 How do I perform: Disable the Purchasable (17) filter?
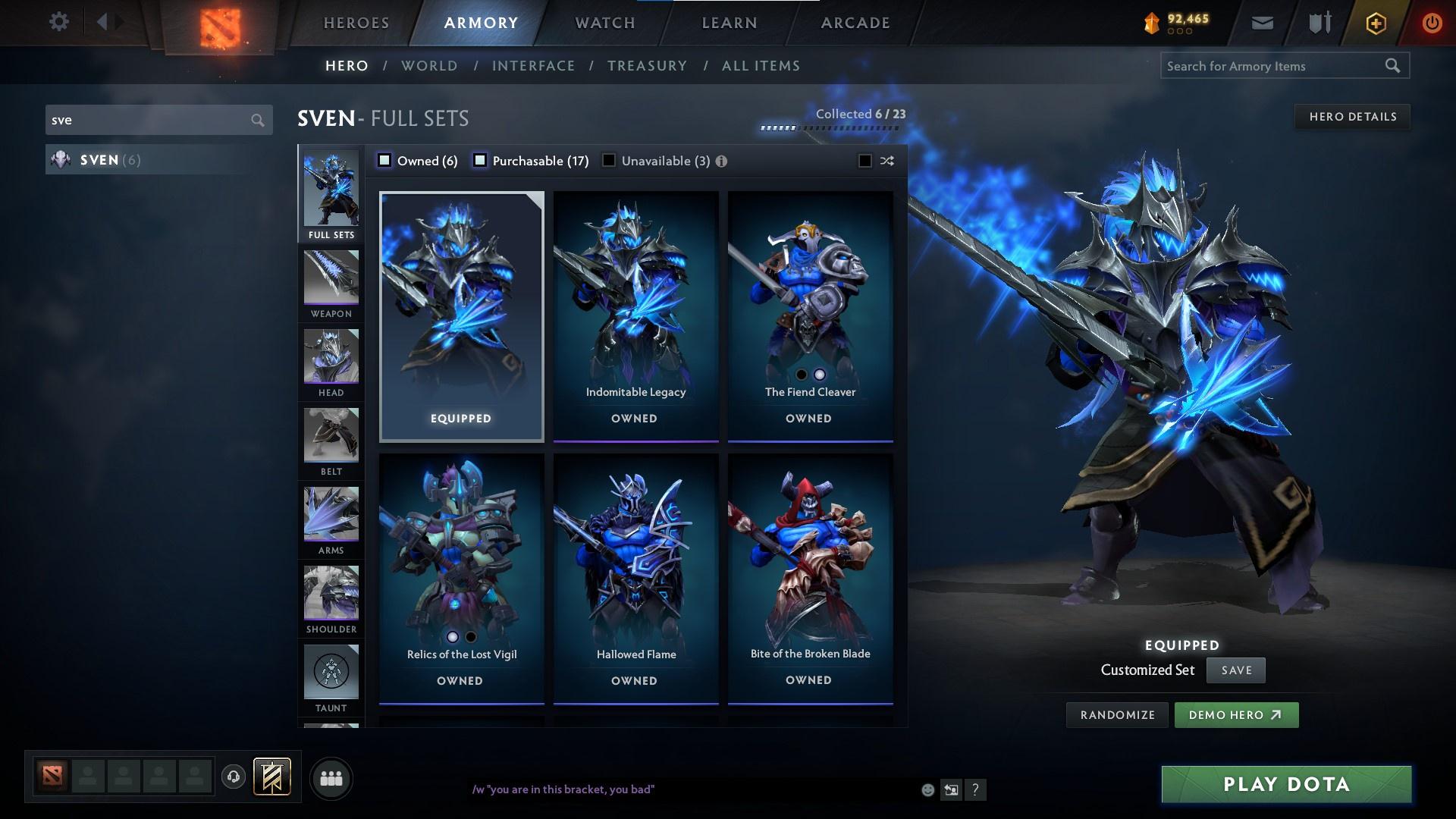pos(479,160)
